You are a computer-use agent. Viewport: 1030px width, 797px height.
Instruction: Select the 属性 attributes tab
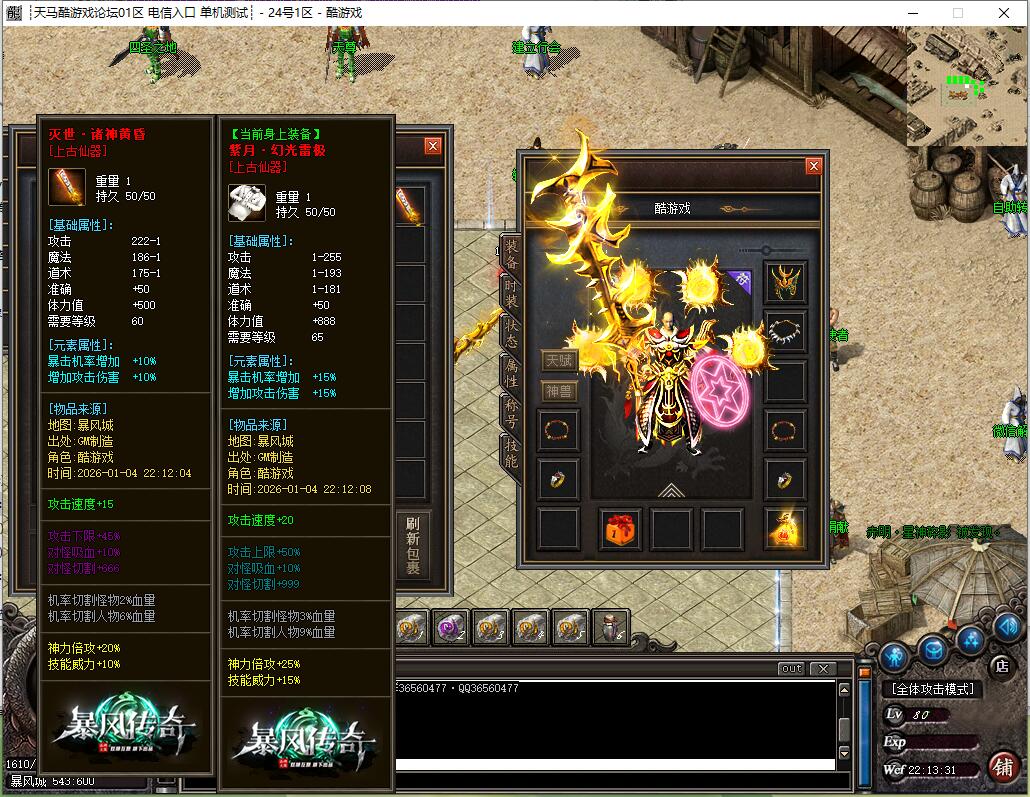(510, 374)
